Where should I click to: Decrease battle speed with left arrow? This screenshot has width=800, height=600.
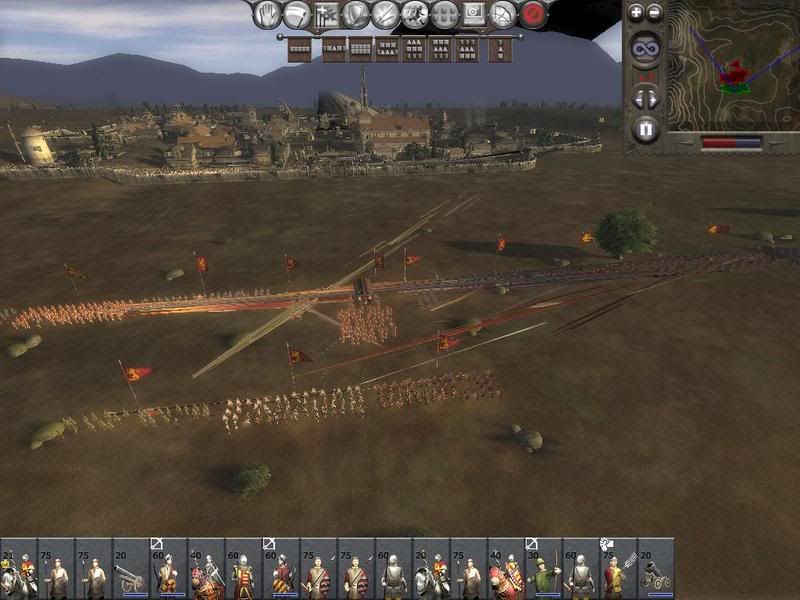point(638,98)
